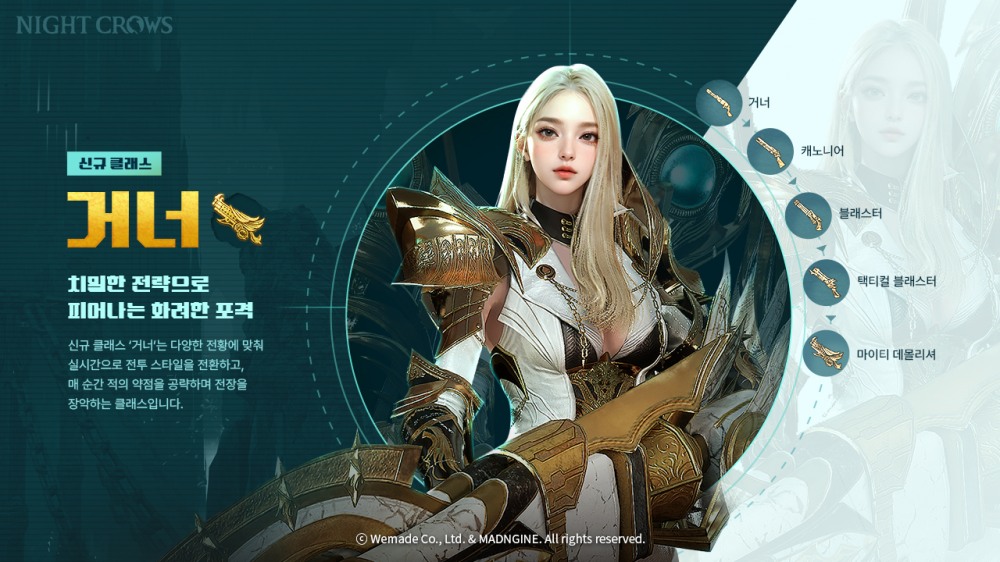The width and height of the screenshot is (1000, 562).
Task: Choose the 캐노니어 class icon
Action: coord(770,152)
